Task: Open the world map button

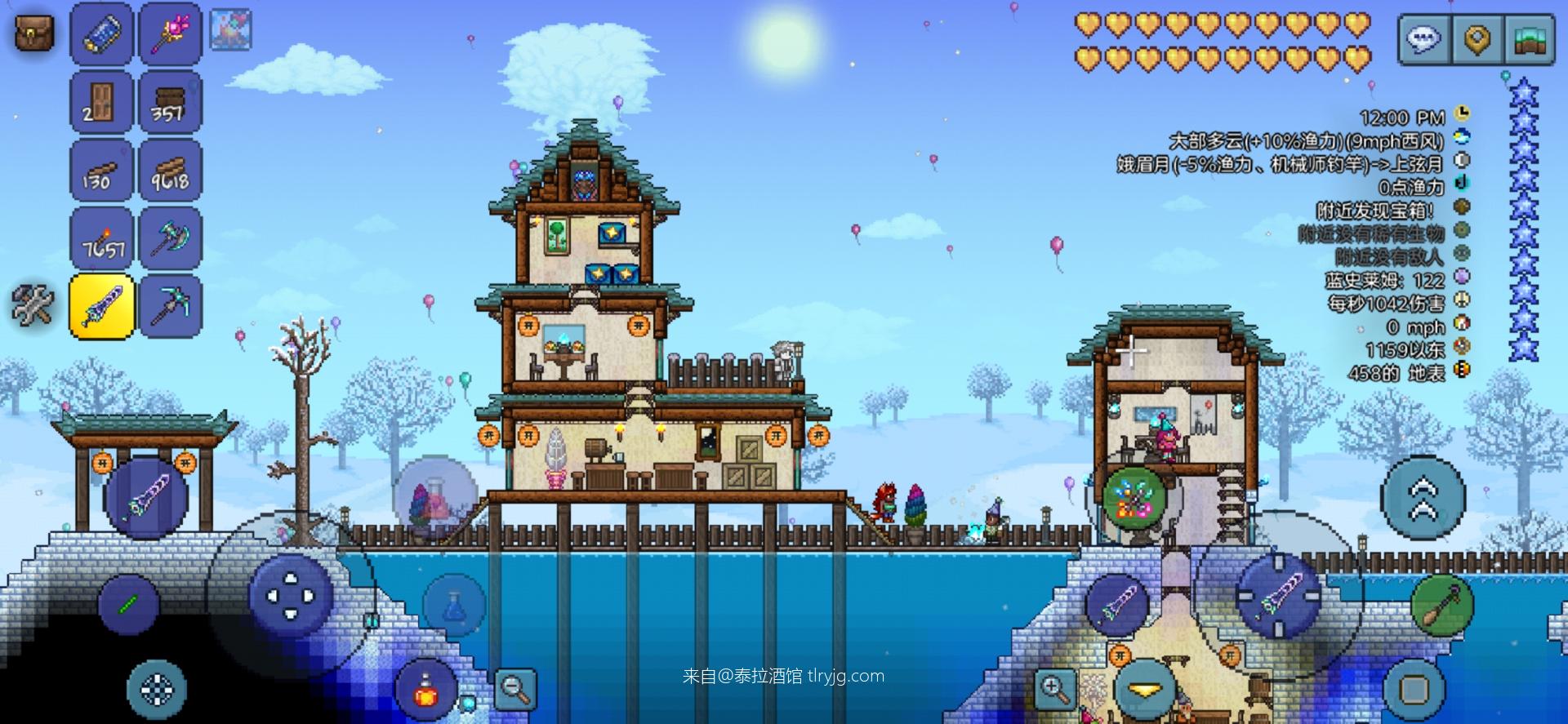Action: [x=1528, y=38]
